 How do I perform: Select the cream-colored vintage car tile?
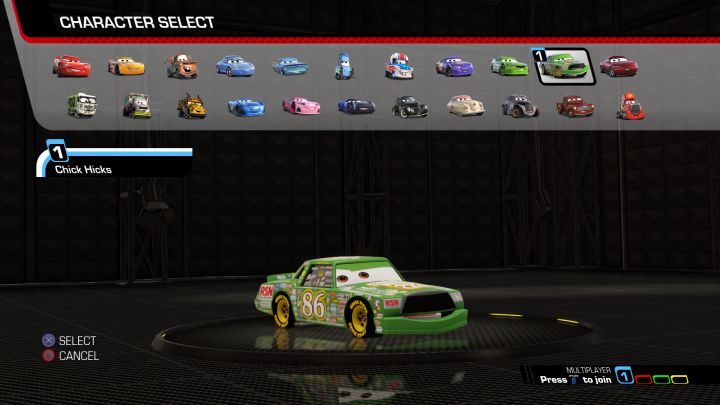click(x=463, y=105)
